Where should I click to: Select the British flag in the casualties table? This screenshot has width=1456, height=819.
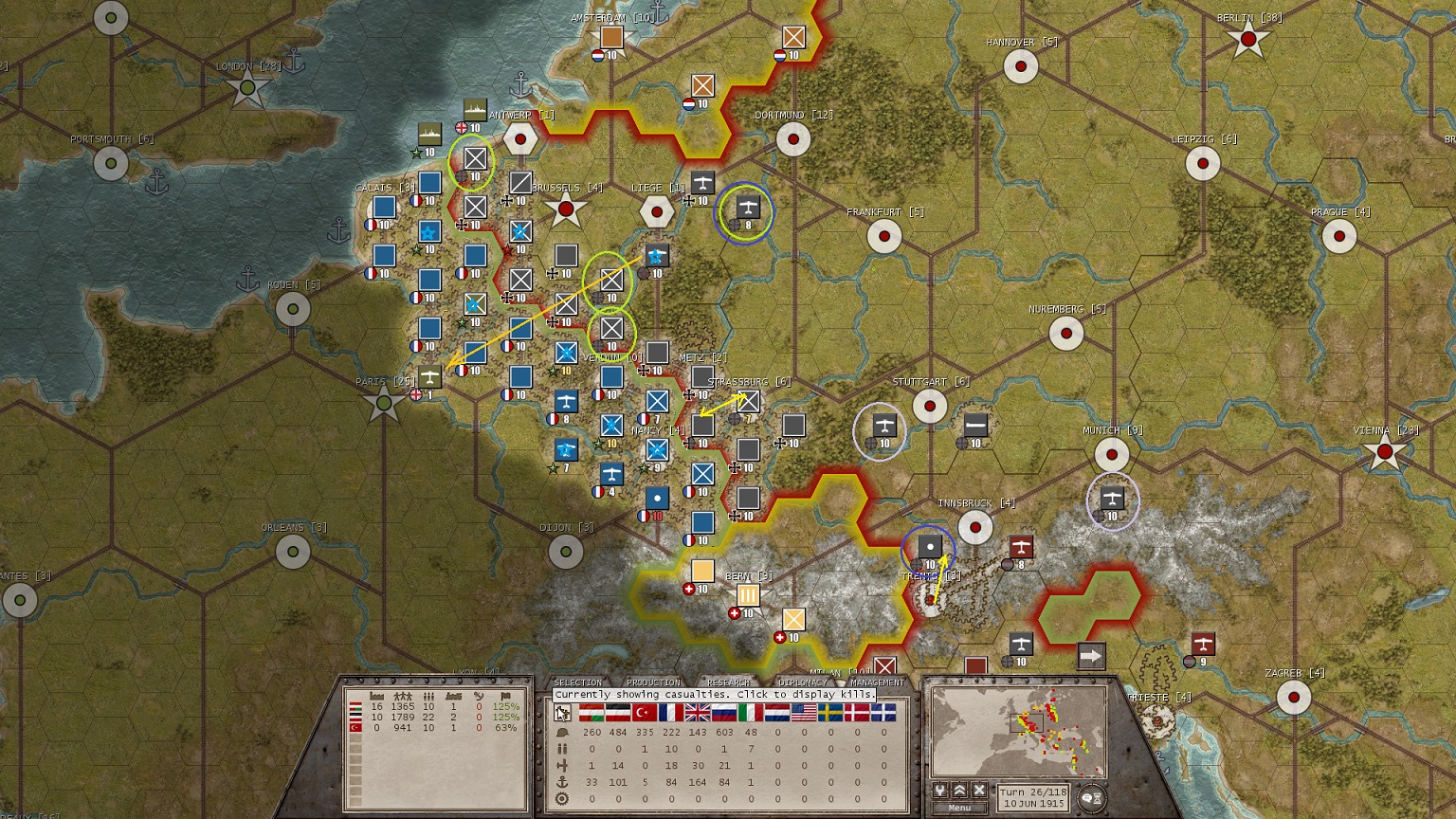[696, 713]
